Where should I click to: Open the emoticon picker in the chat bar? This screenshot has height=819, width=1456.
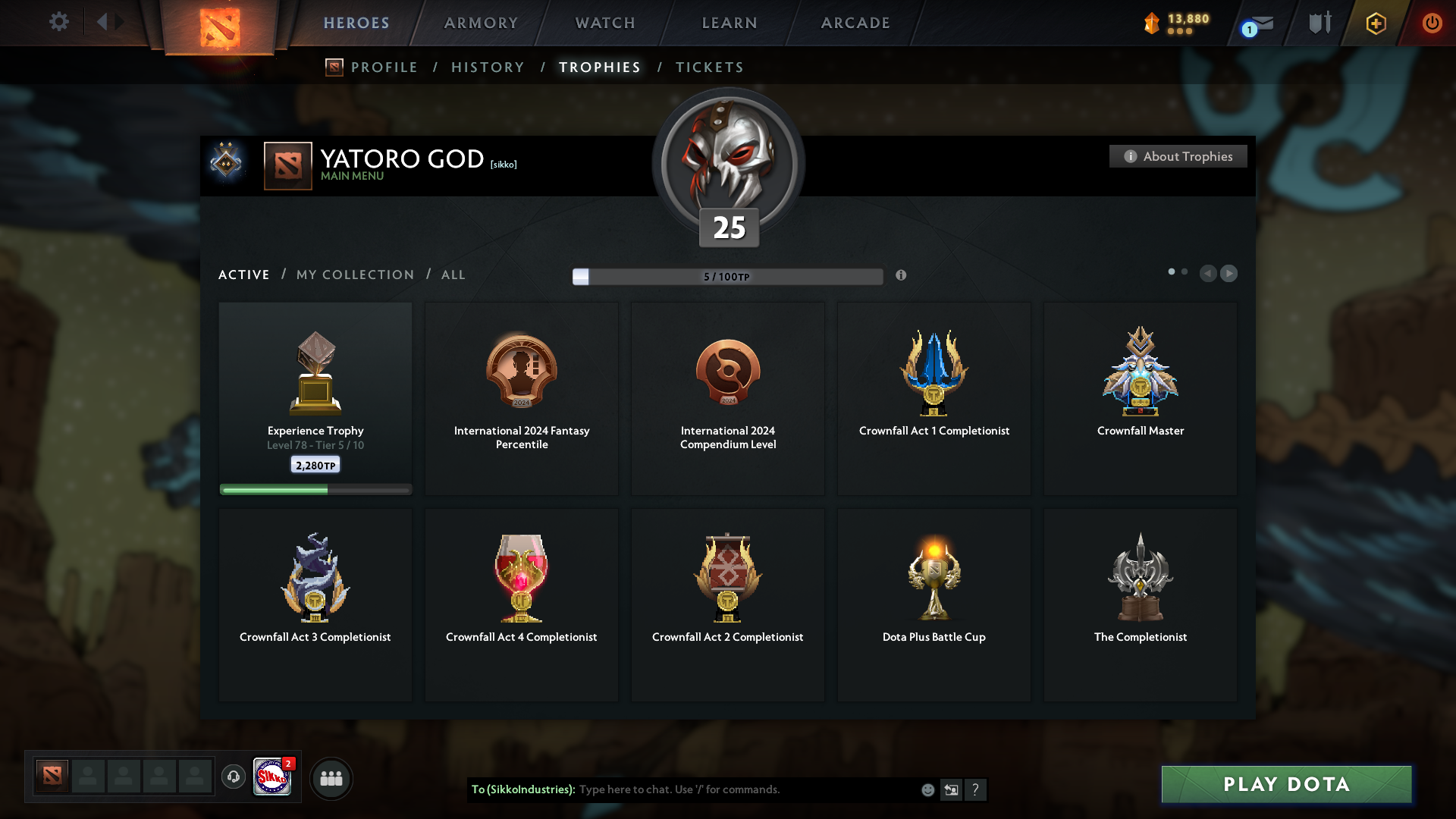pyautogui.click(x=927, y=789)
